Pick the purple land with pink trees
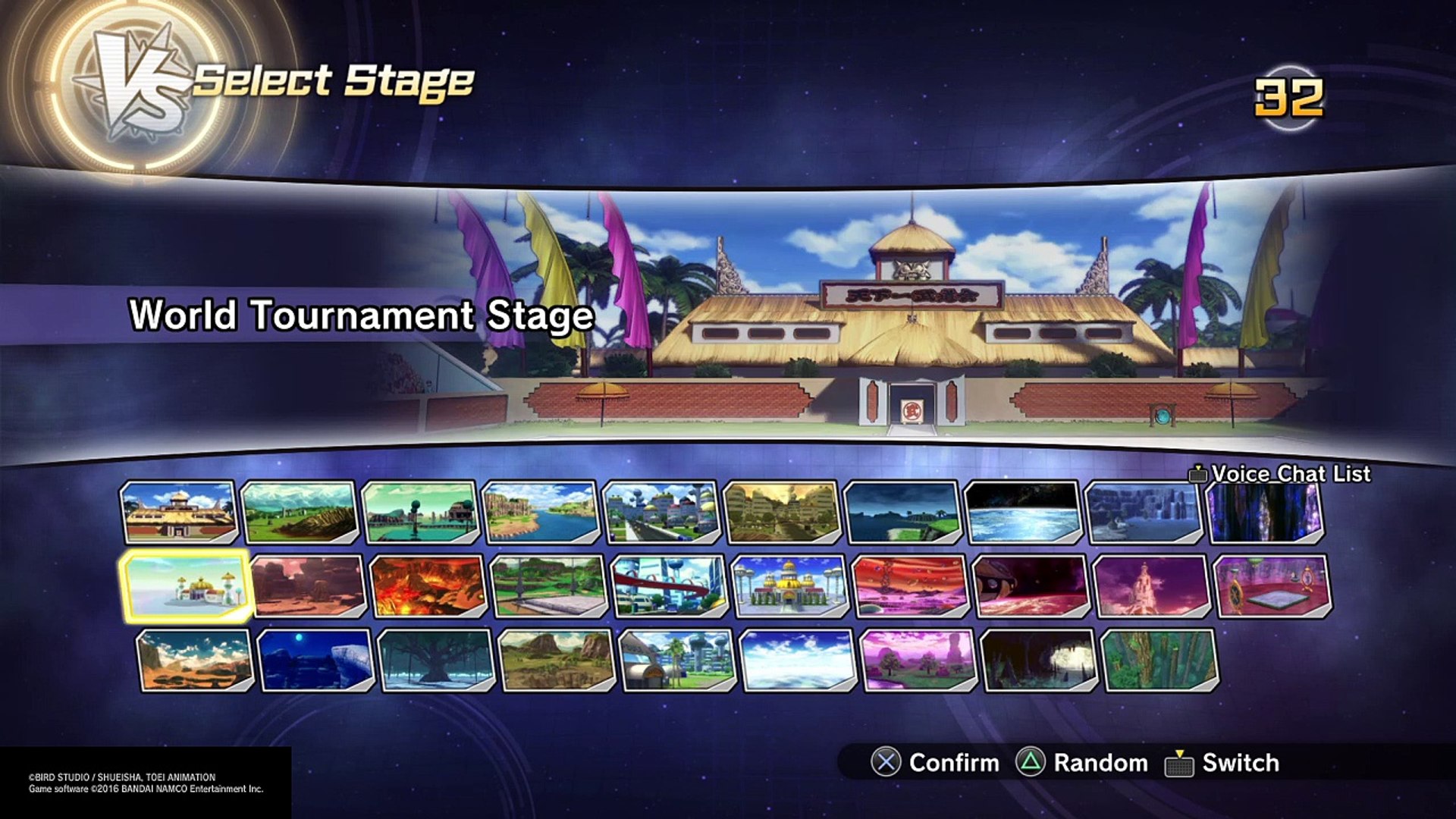 pos(918,661)
